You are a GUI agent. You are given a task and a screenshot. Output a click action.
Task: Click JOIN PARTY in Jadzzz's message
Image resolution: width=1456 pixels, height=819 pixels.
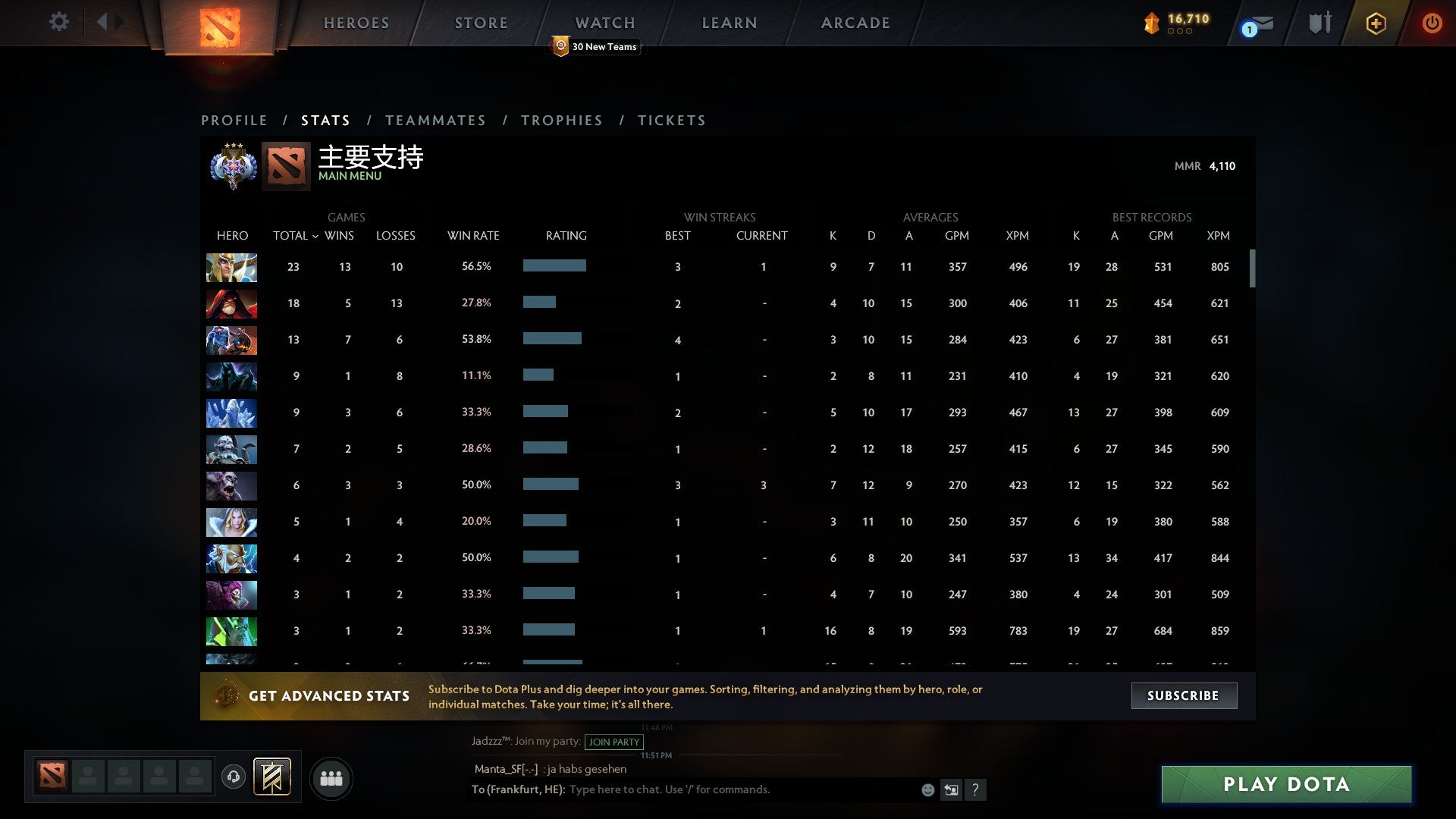613,742
